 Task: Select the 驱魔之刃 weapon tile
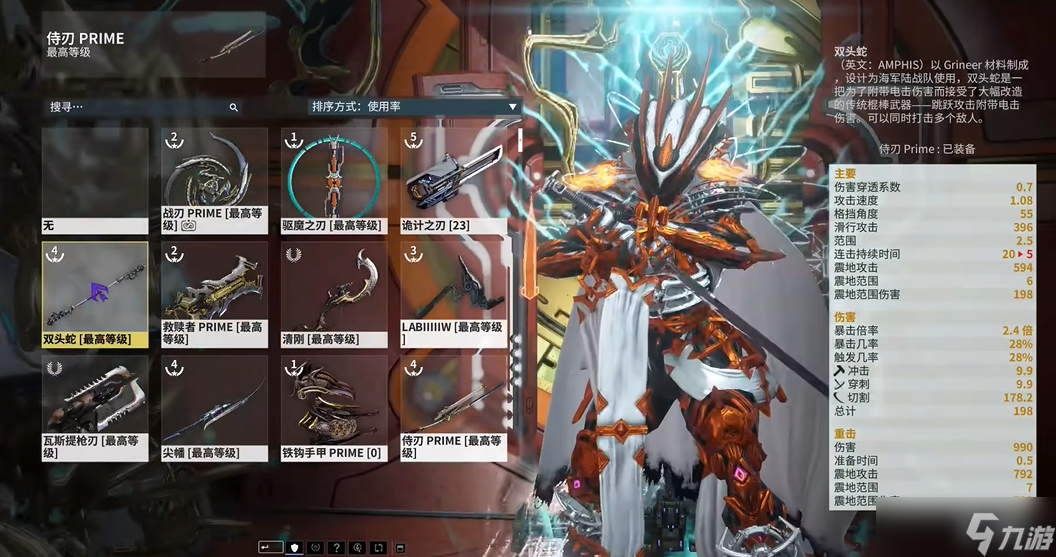click(334, 180)
